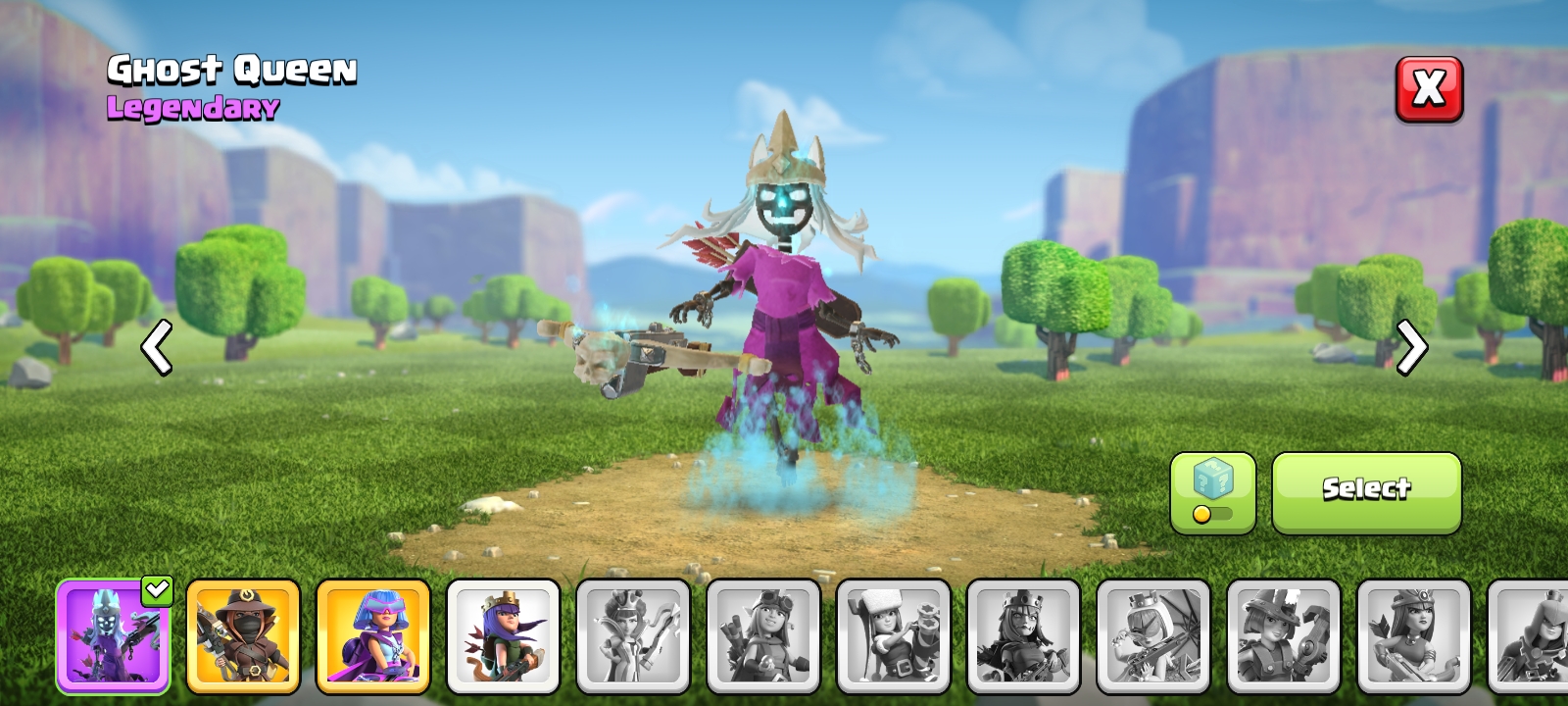This screenshot has height=706, width=1568.
Task: View the first grayscale locked queen skin
Action: click(634, 634)
